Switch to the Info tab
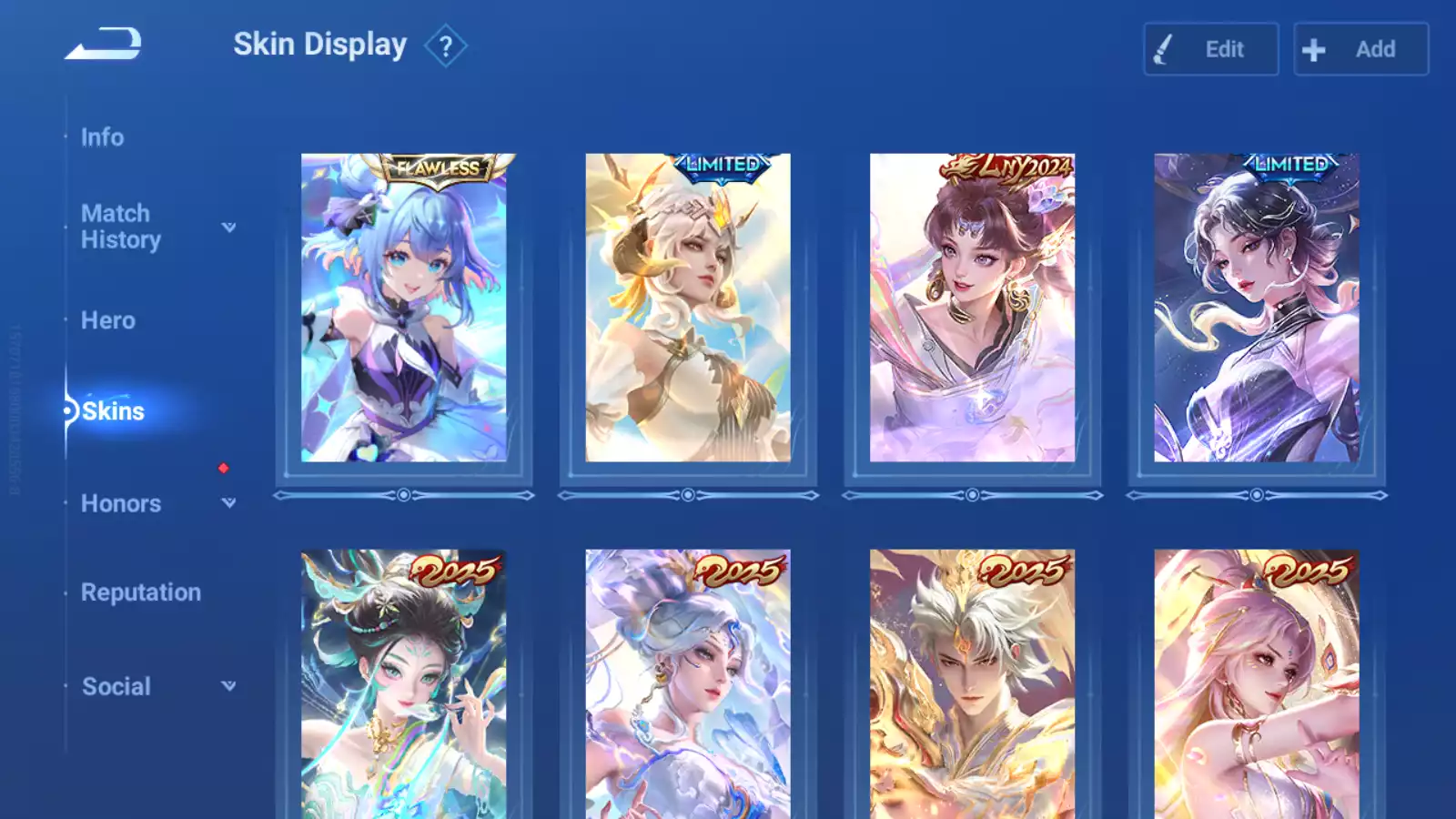The height and width of the screenshot is (819, 1456). (x=102, y=137)
